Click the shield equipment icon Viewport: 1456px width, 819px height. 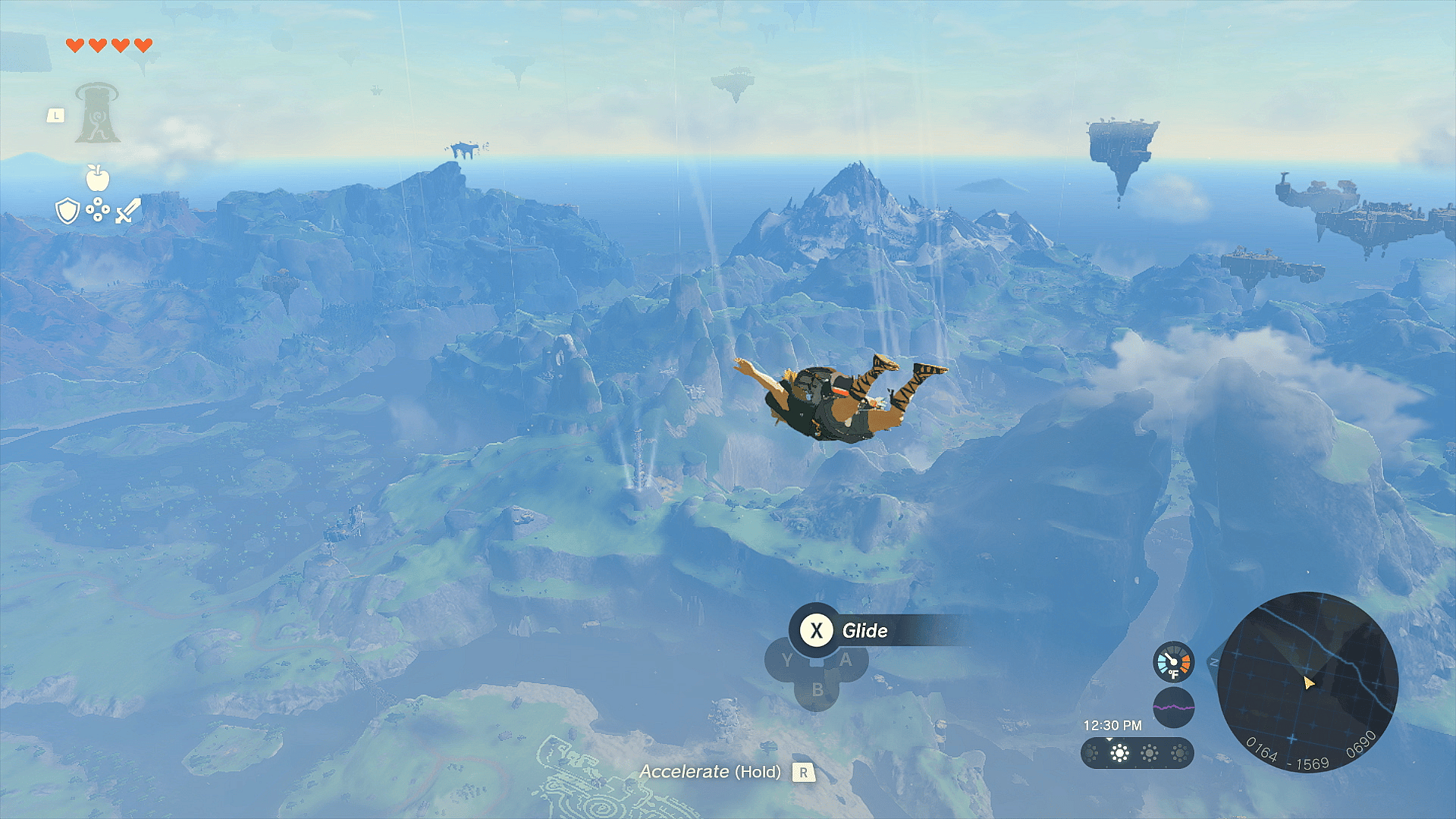coord(68,210)
